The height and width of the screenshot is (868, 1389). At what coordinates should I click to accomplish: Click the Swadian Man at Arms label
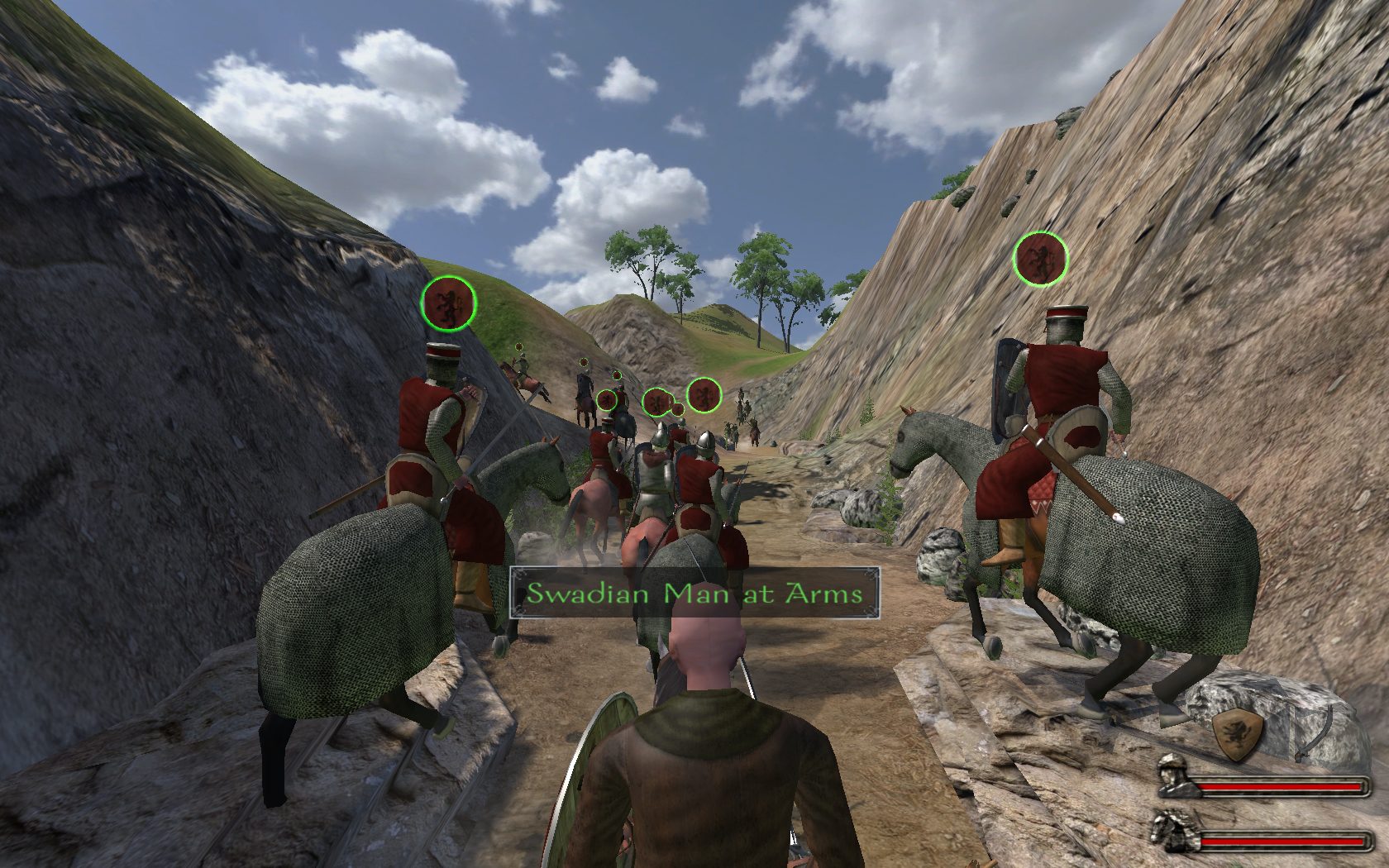(694, 593)
